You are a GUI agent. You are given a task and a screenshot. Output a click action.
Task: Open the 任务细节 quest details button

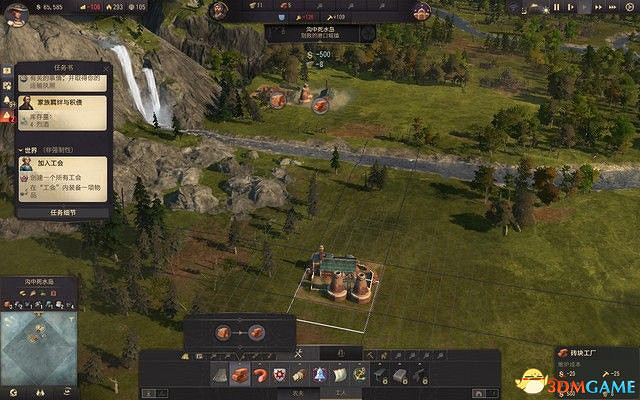point(62,212)
